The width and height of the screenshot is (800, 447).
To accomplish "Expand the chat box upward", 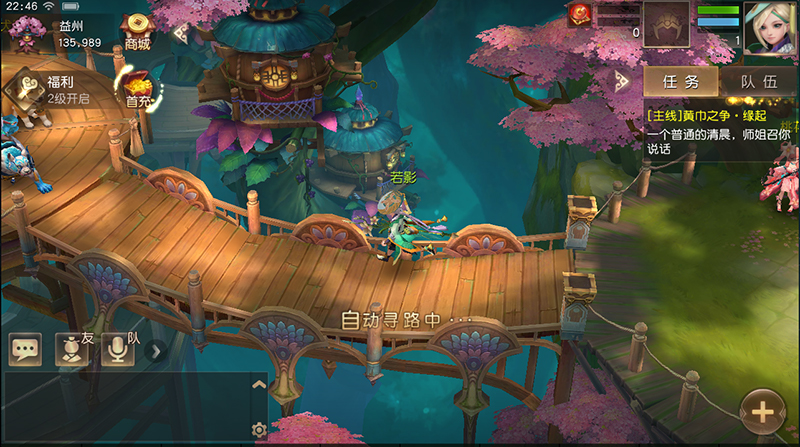I will pos(258,384).
